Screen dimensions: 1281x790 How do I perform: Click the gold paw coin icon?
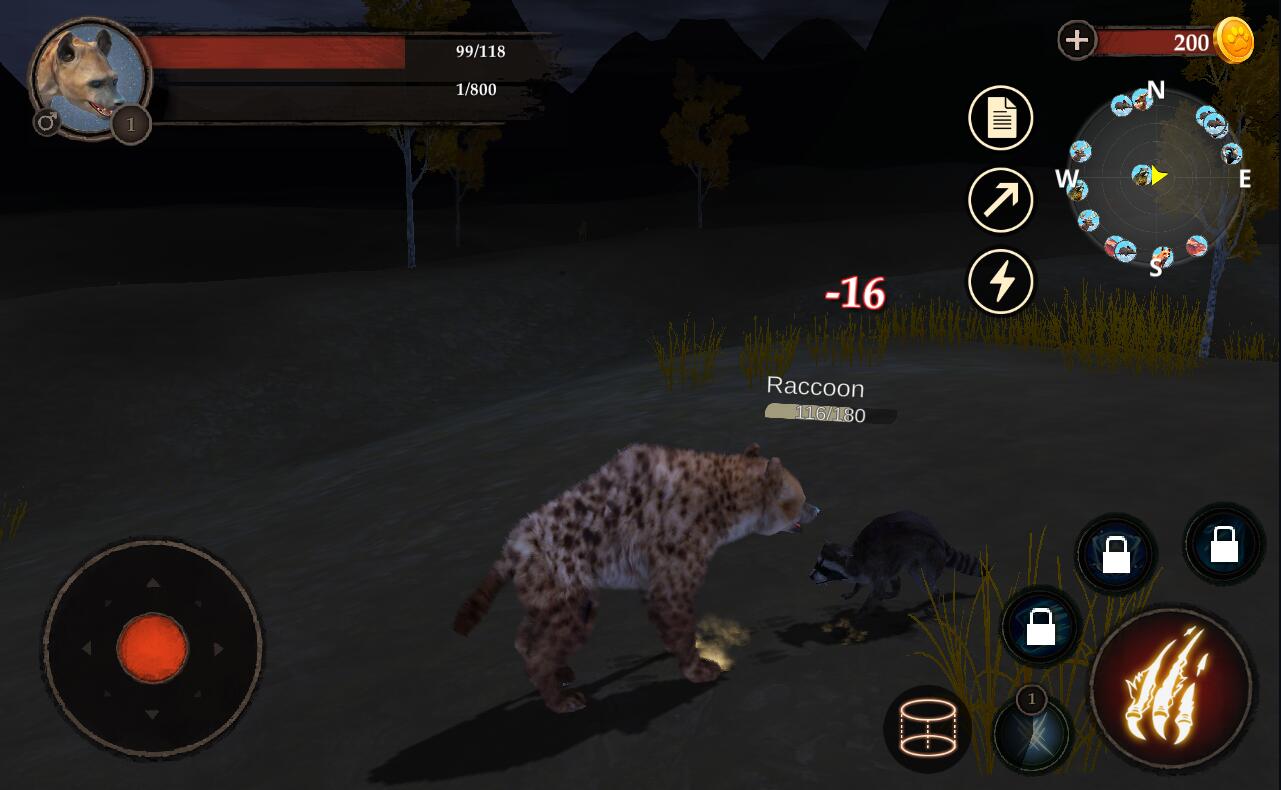(1234, 41)
